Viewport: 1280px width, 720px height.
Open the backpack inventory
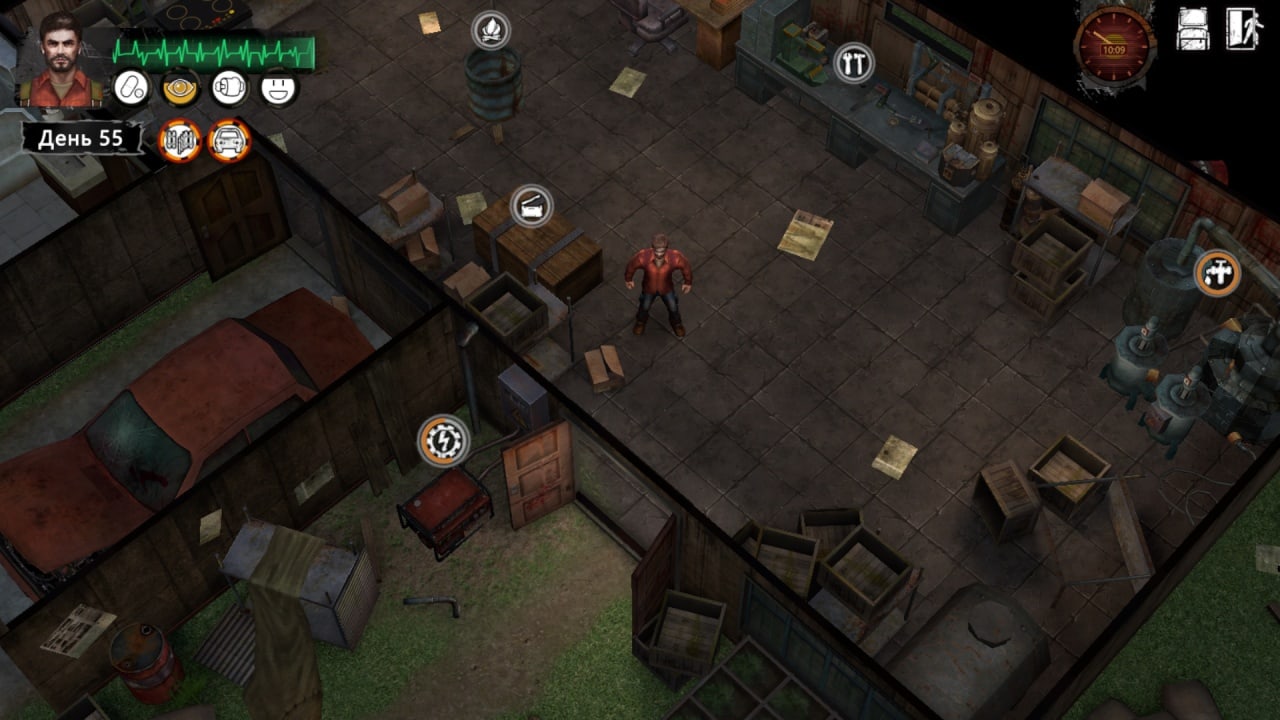pos(1193,30)
